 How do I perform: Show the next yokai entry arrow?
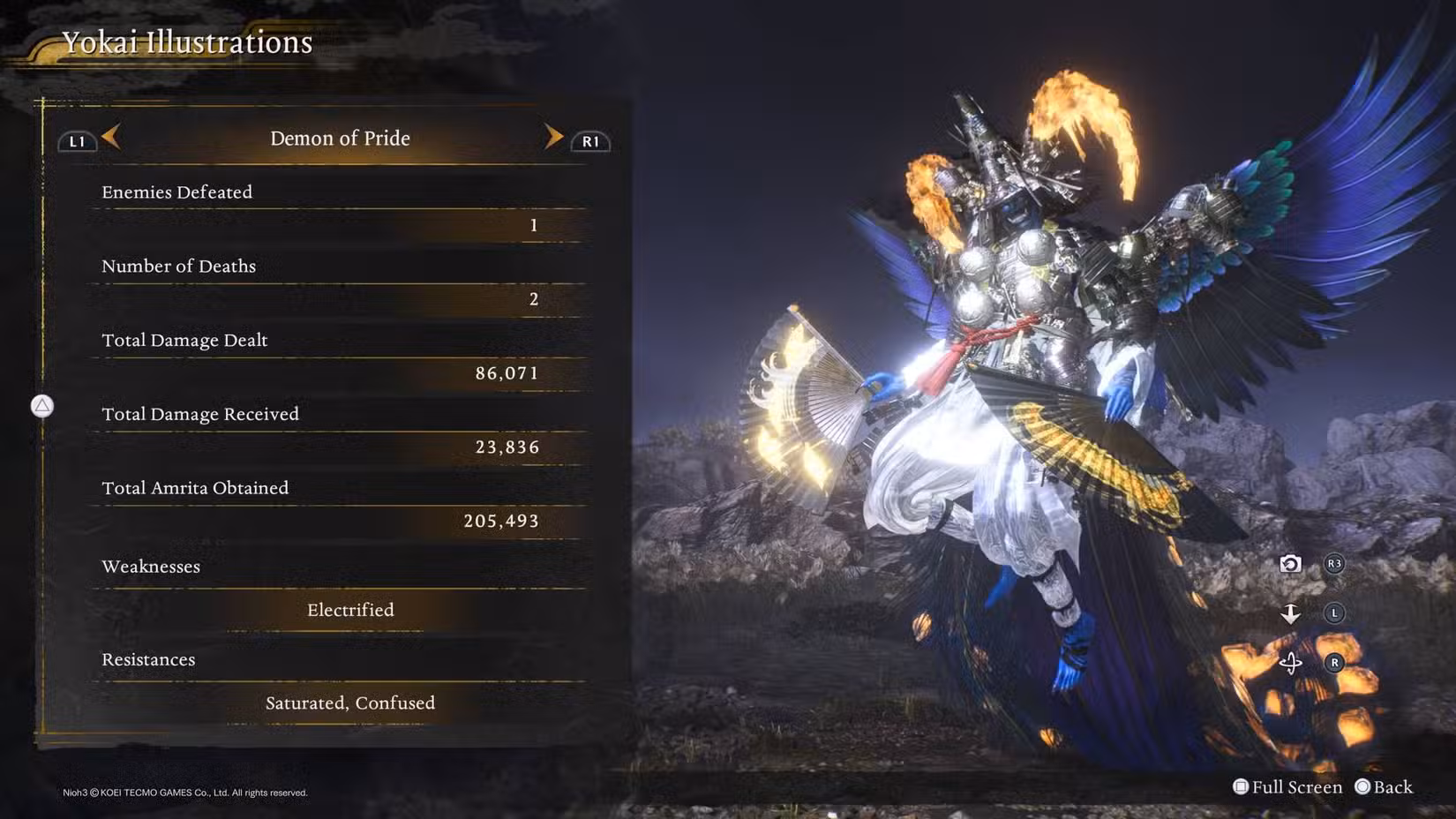553,137
